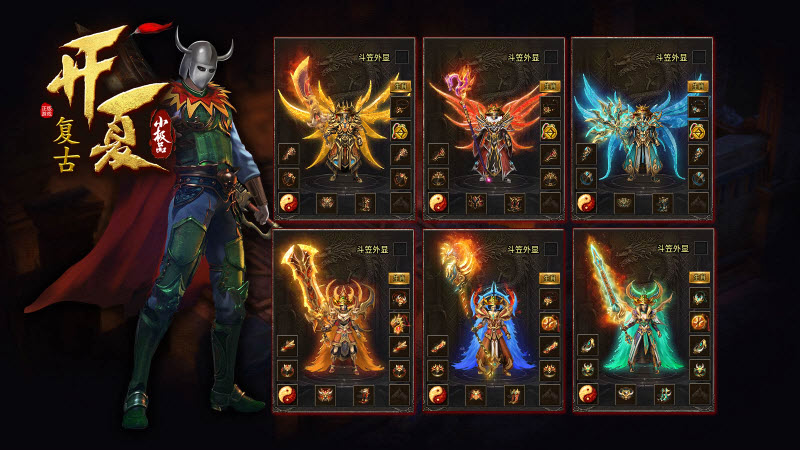
Task: Click small gold button in red-winged mage panel
Action: pyautogui.click(x=549, y=87)
